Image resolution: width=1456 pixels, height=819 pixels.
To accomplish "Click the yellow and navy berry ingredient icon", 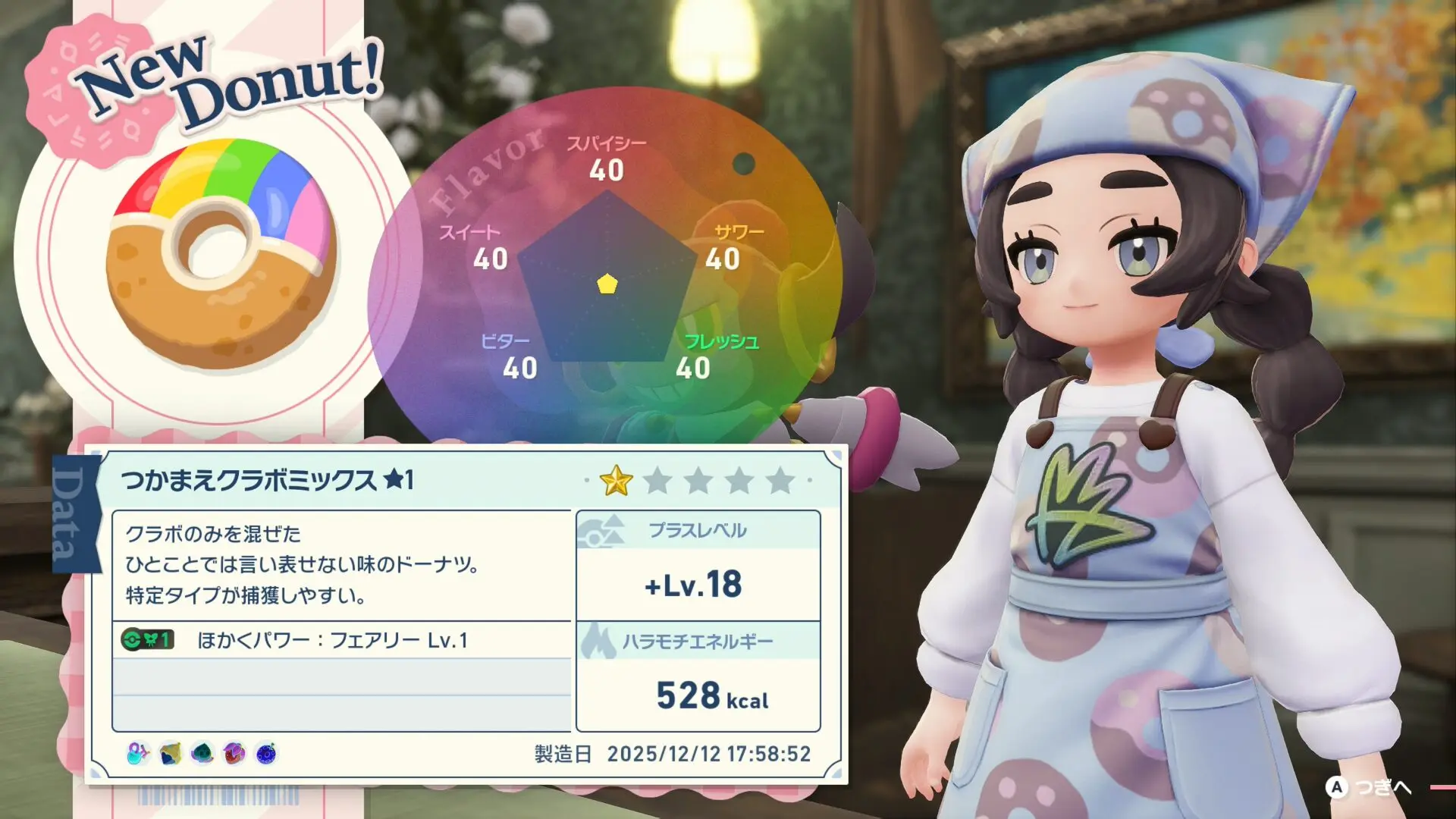I will click(x=171, y=753).
